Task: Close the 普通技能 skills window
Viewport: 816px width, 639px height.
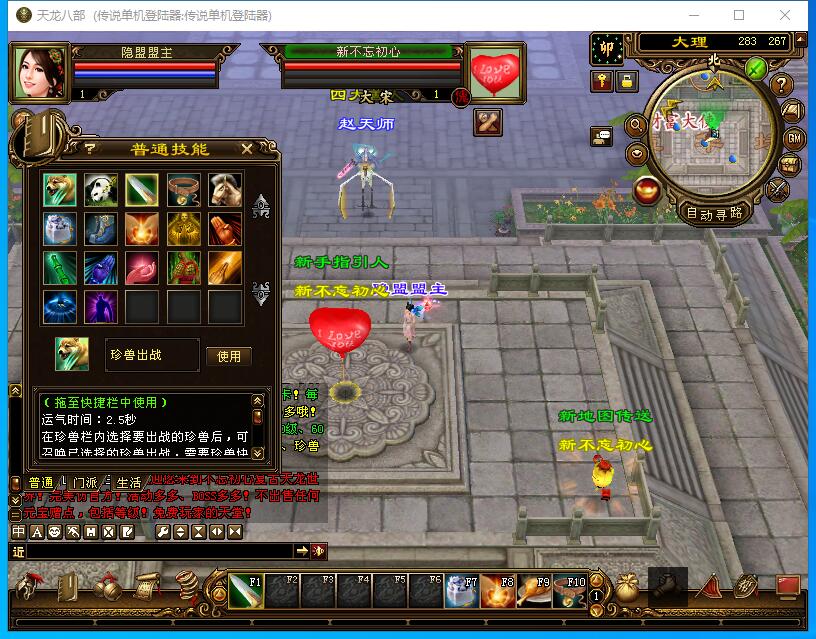Action: (247, 148)
